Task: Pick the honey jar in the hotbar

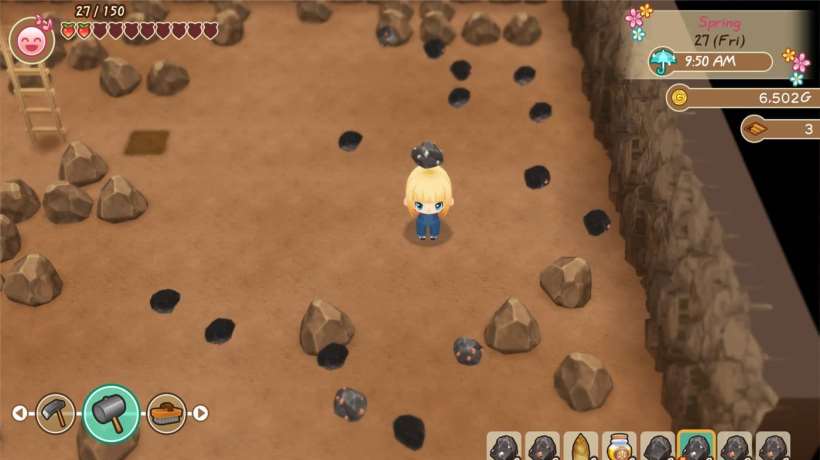Action: click(619, 447)
